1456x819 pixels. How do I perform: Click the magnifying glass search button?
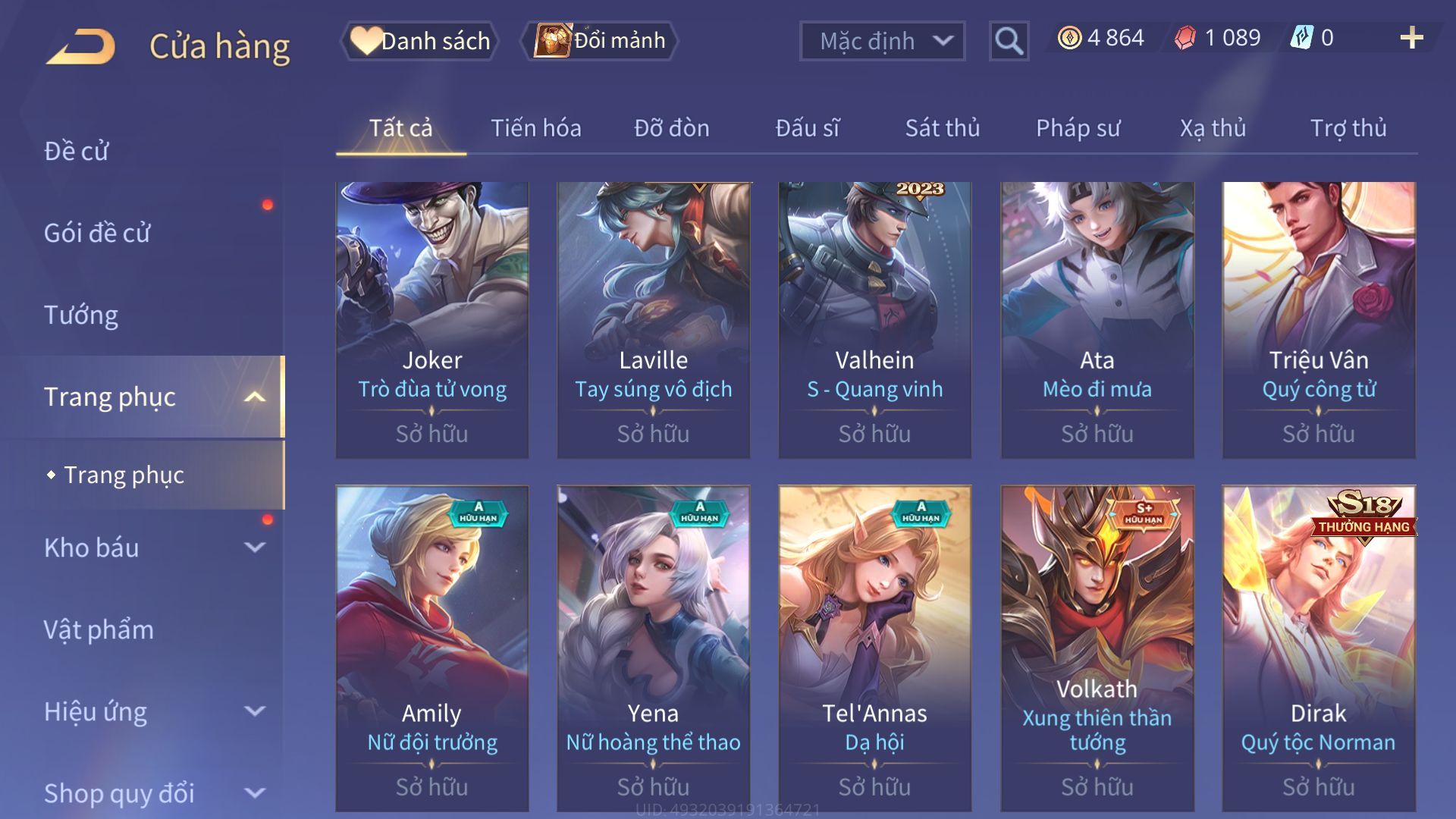click(x=1009, y=41)
